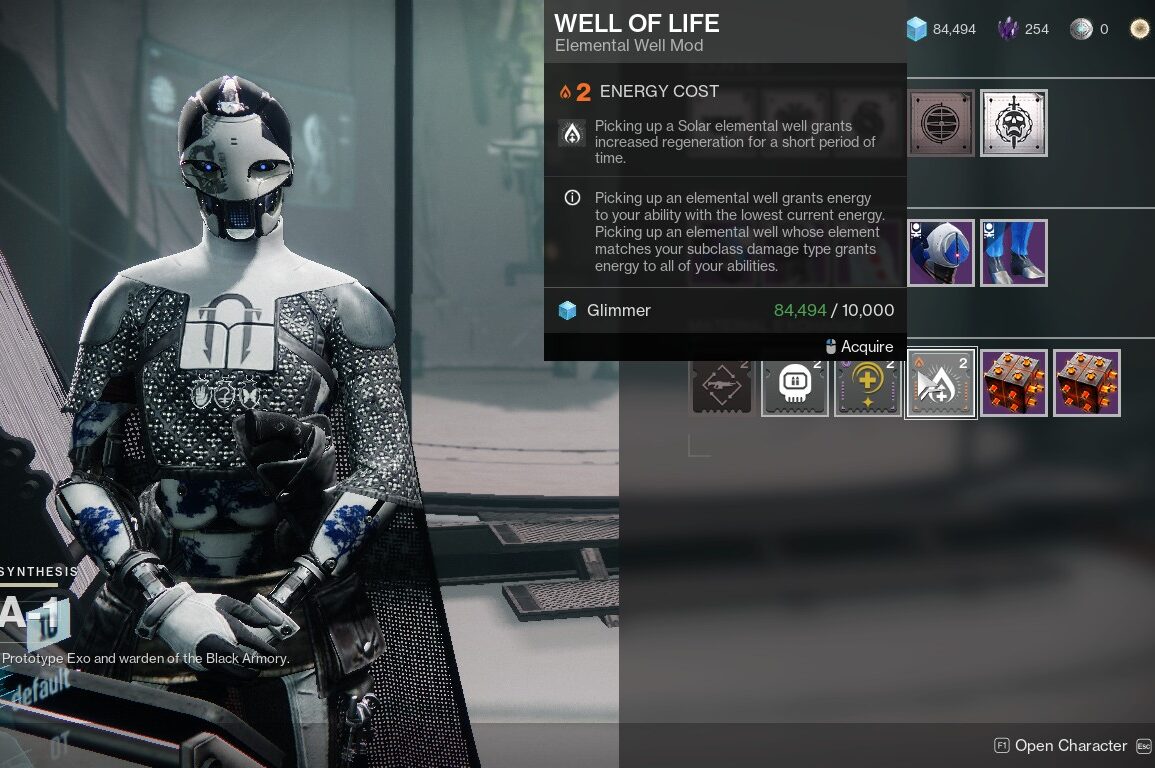Select the dimmed weapon swap mod
1155x768 pixels.
[722, 383]
